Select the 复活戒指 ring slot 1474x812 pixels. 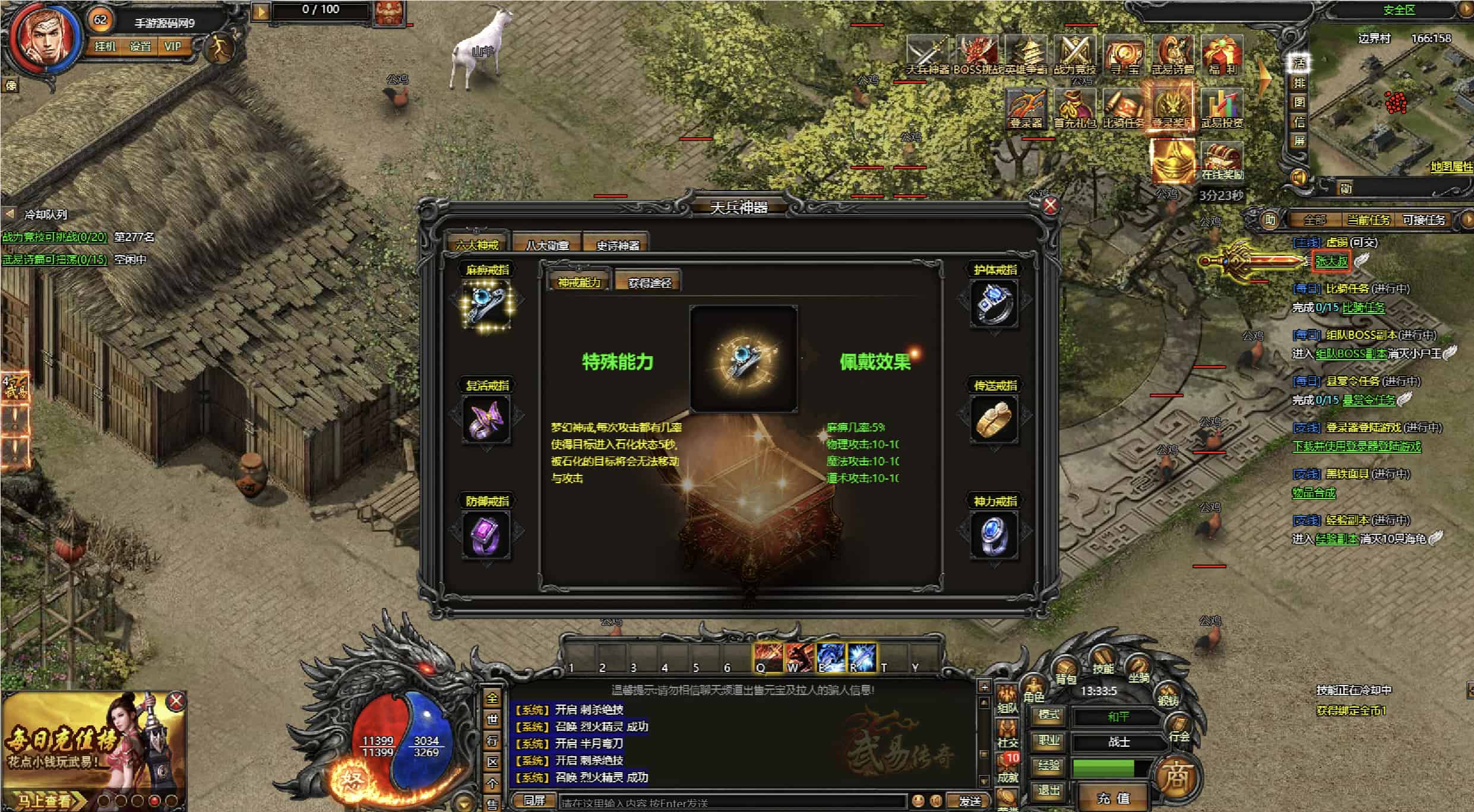click(x=487, y=420)
